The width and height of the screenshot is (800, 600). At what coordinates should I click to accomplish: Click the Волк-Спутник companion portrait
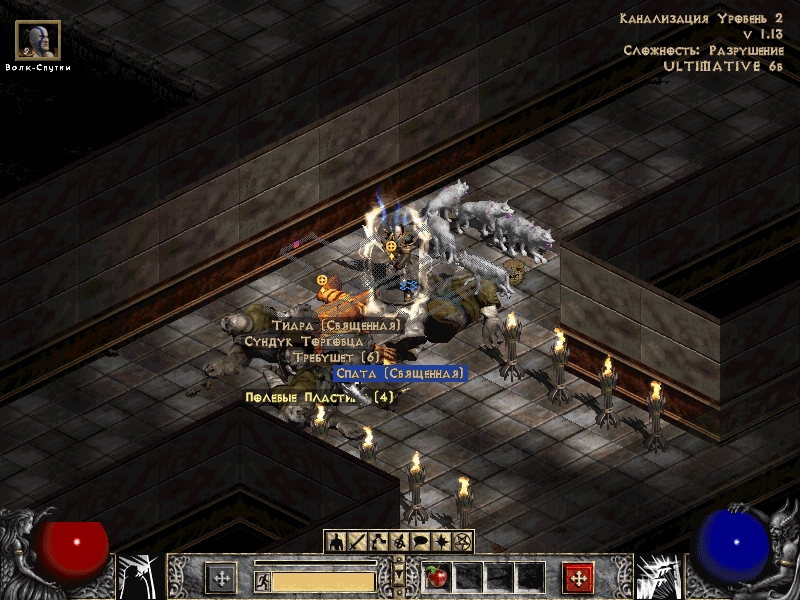38,40
